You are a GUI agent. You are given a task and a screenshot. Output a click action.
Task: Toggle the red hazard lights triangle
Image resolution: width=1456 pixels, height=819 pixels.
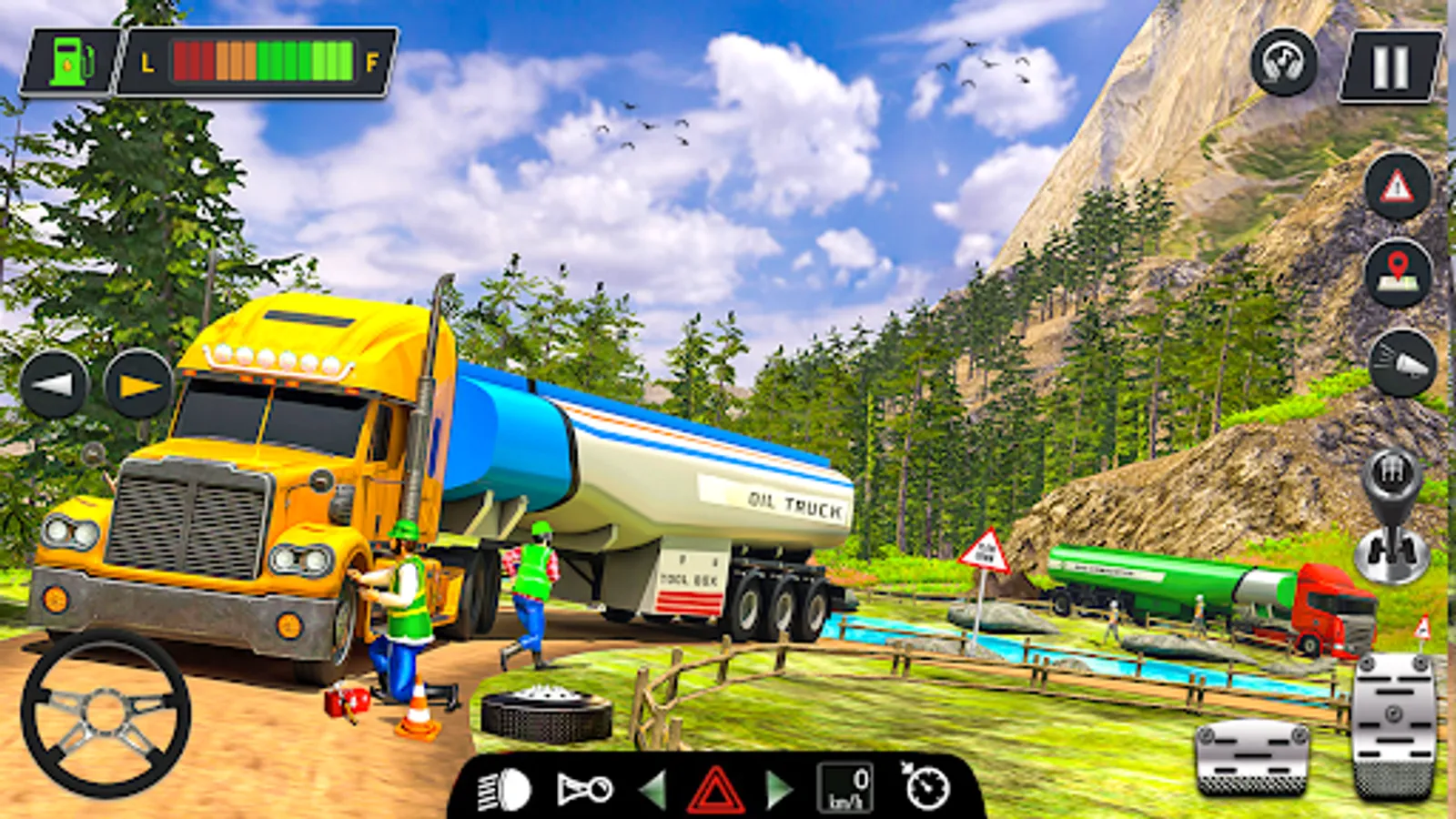[715, 789]
